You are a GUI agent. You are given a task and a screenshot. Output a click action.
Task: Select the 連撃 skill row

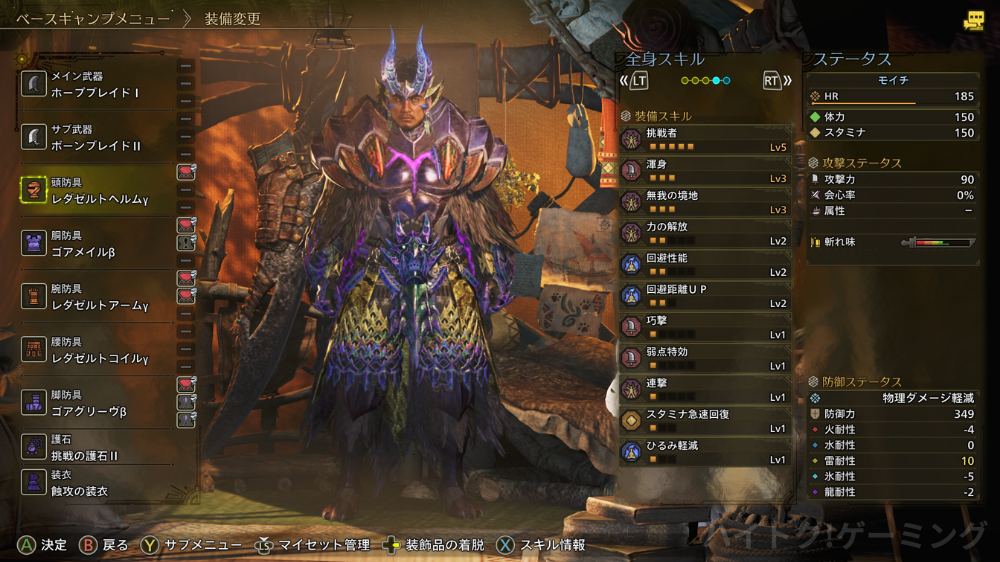click(x=704, y=389)
